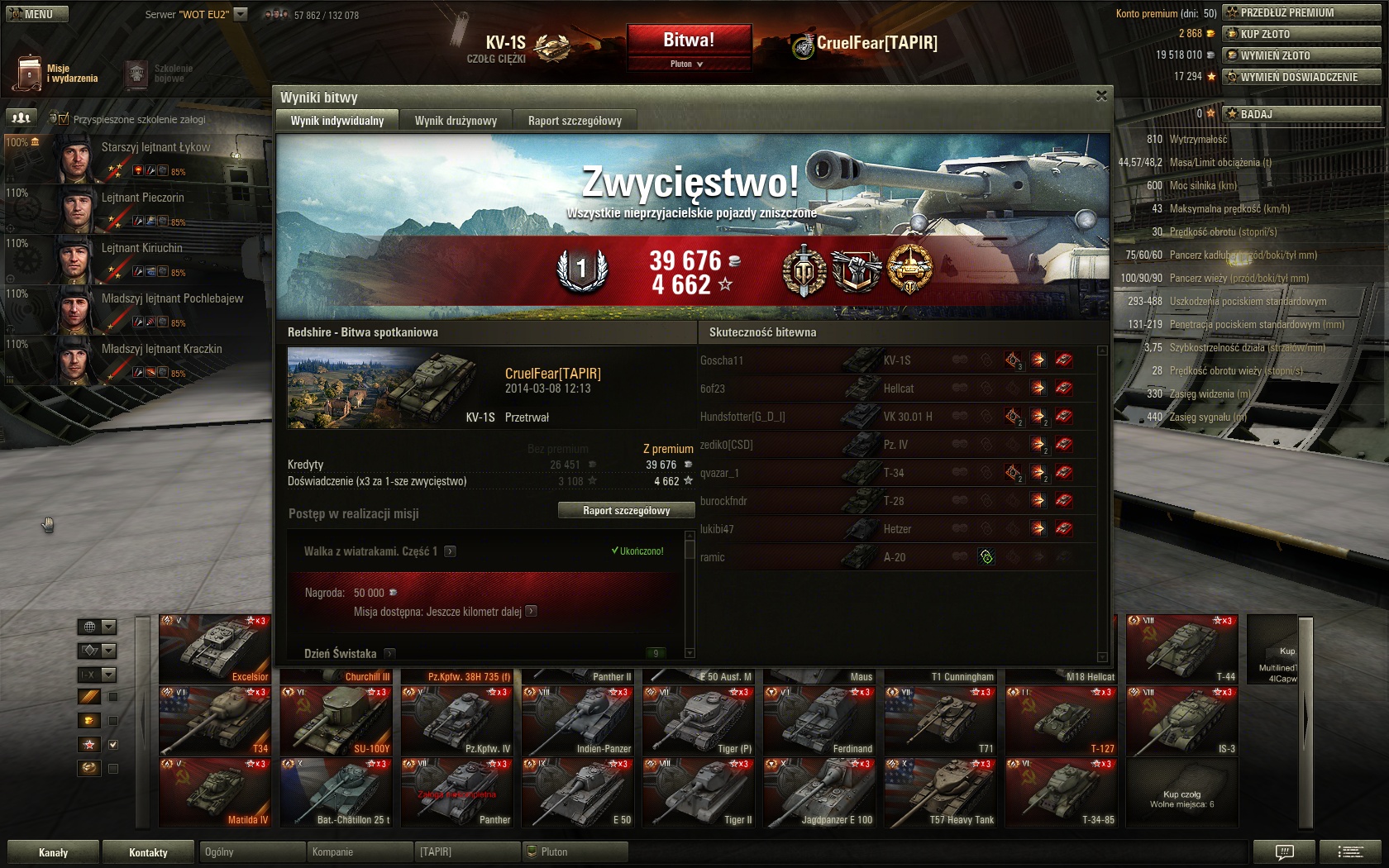Select the Wynik indywidualny tab

[337, 121]
